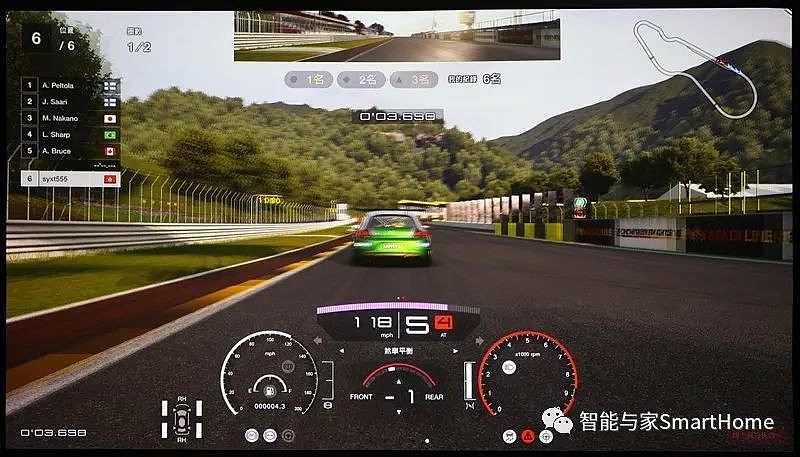The width and height of the screenshot is (800, 457).
Task: Click L. Sharp's standings entry
Action: 70,134
